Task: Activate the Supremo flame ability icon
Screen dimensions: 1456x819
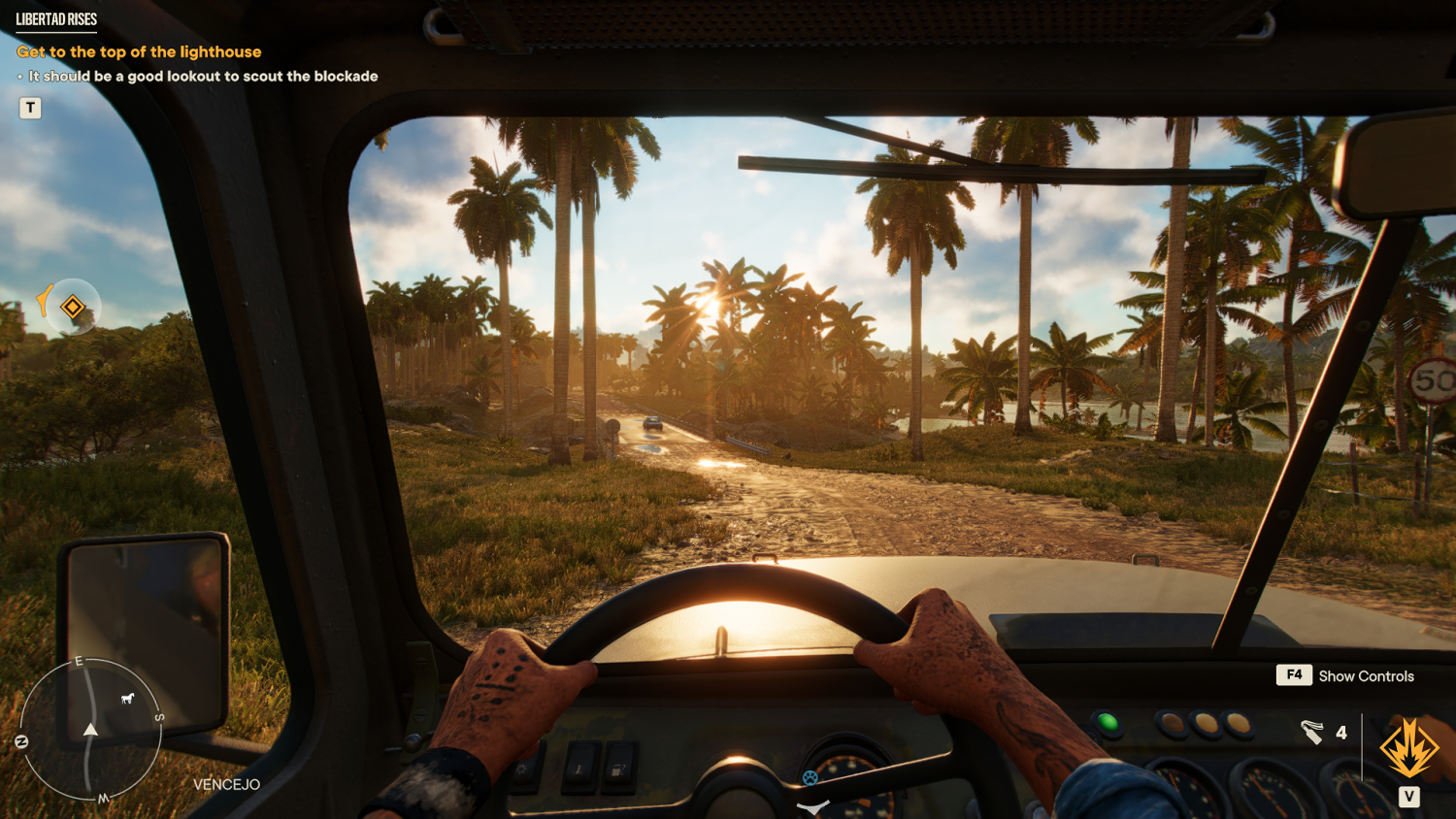Action: point(1408,747)
